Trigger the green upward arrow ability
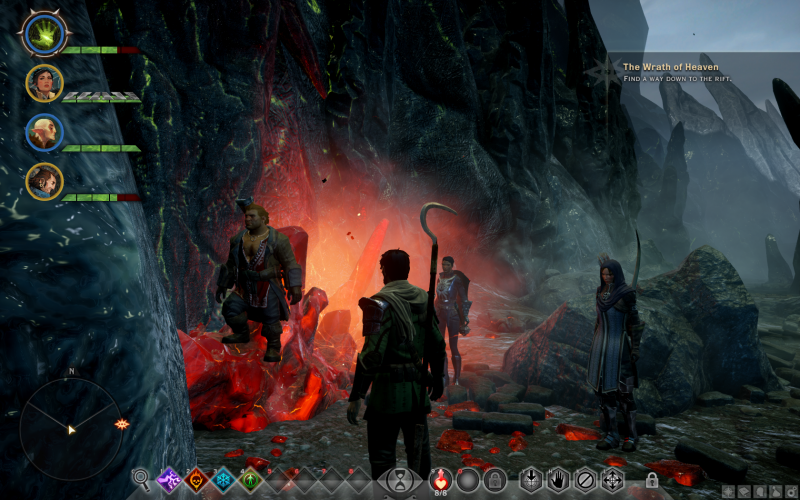Viewport: 800px width, 500px height. pos(250,479)
